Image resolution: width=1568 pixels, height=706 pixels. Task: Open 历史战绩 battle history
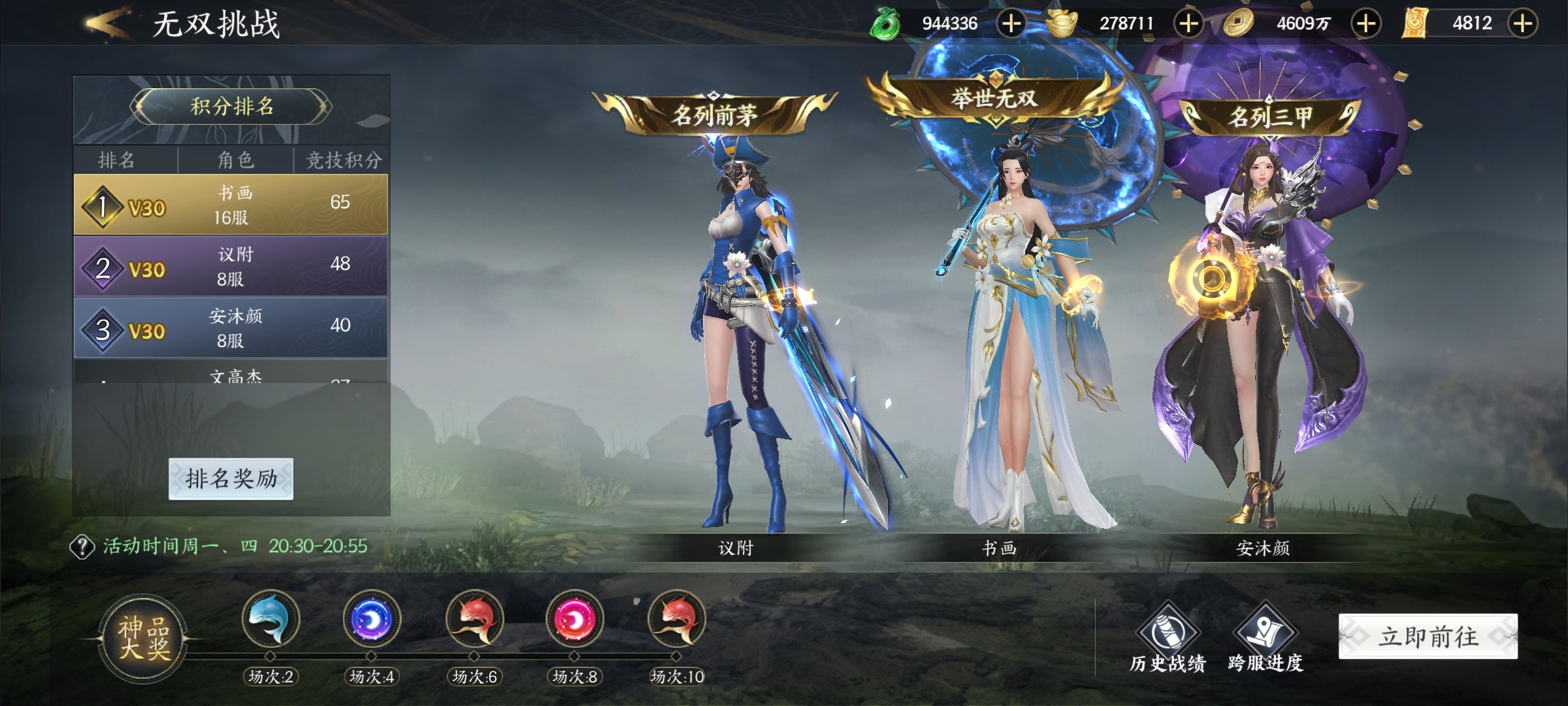point(1168,637)
